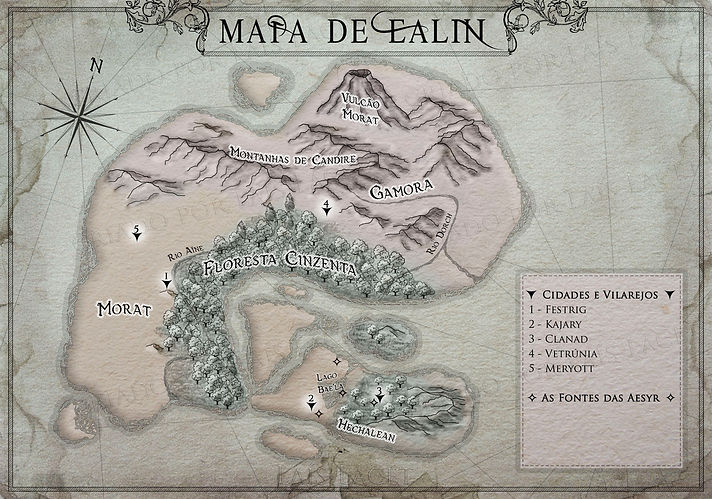Click the As Fontes das Aesyr legend entry
This screenshot has width=712, height=499.
(602, 399)
